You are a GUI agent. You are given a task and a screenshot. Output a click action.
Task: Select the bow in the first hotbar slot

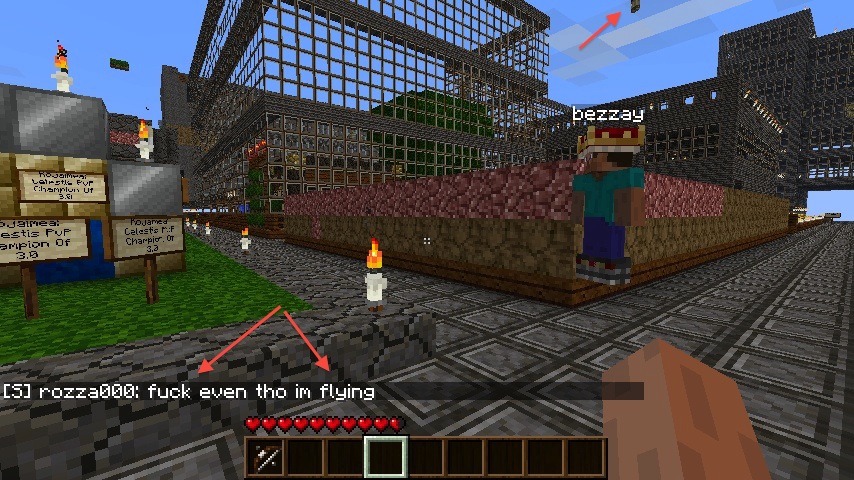pos(265,458)
